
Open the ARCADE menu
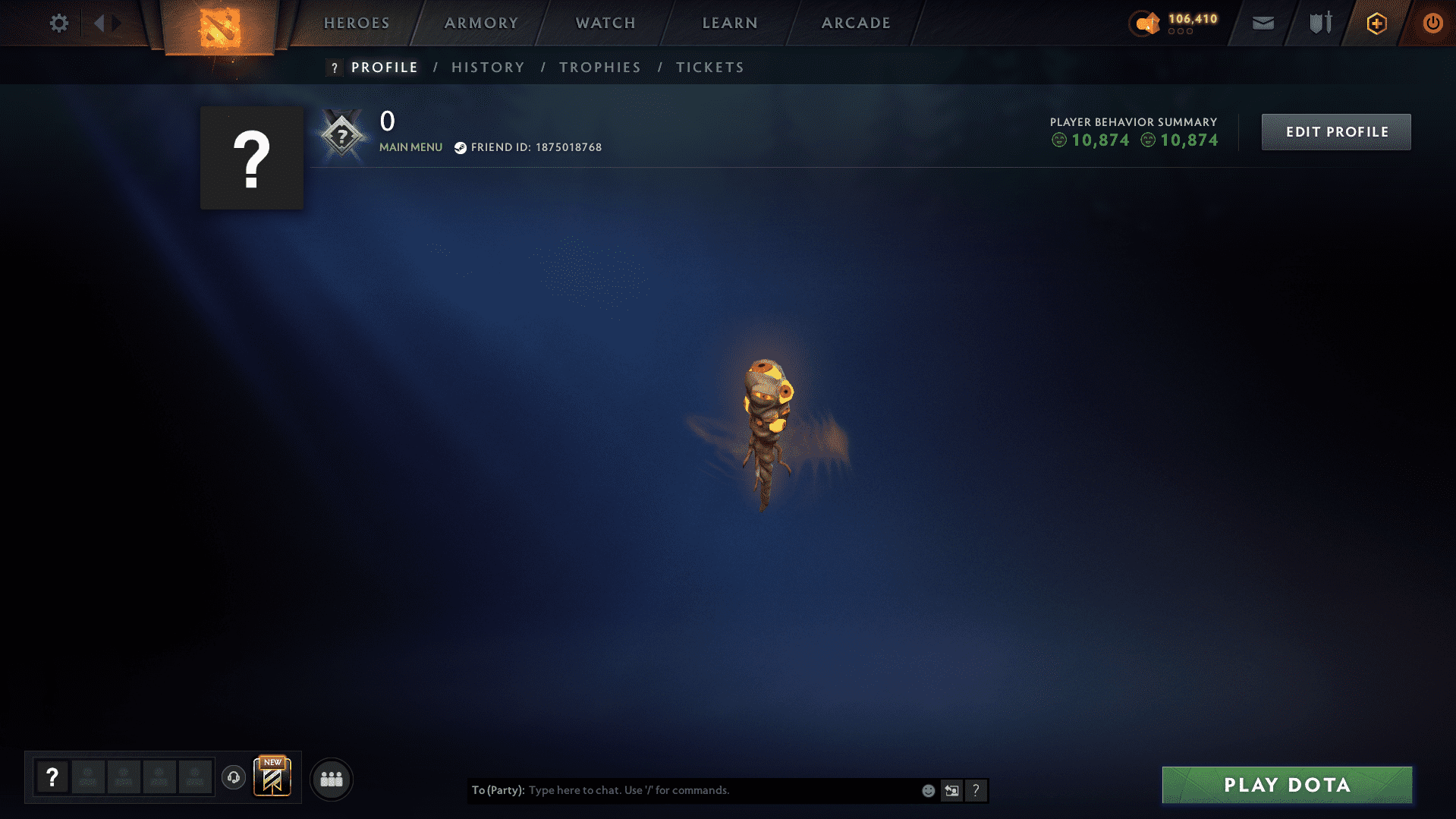pos(856,23)
